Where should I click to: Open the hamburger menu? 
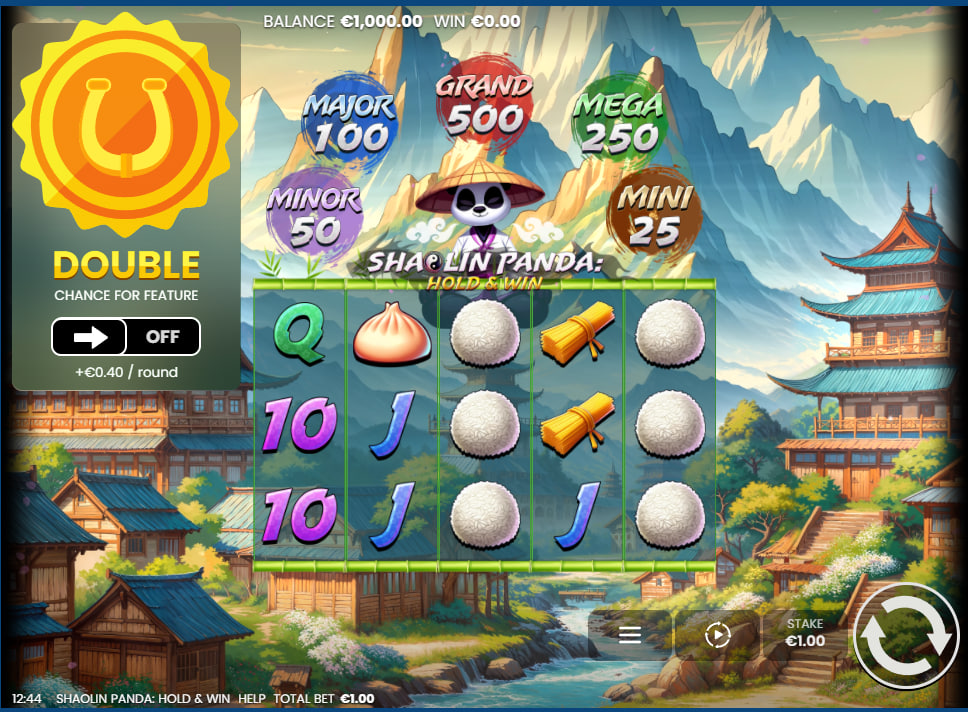click(x=630, y=635)
